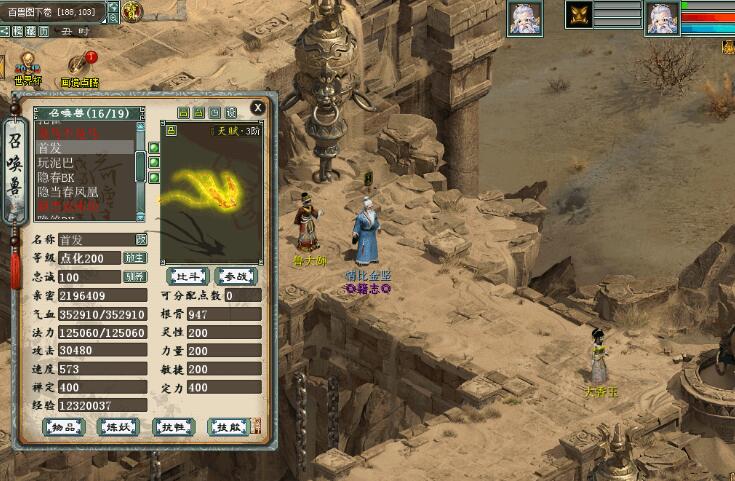Open the 抗性 resistance button
The width and height of the screenshot is (735, 481).
173,427
